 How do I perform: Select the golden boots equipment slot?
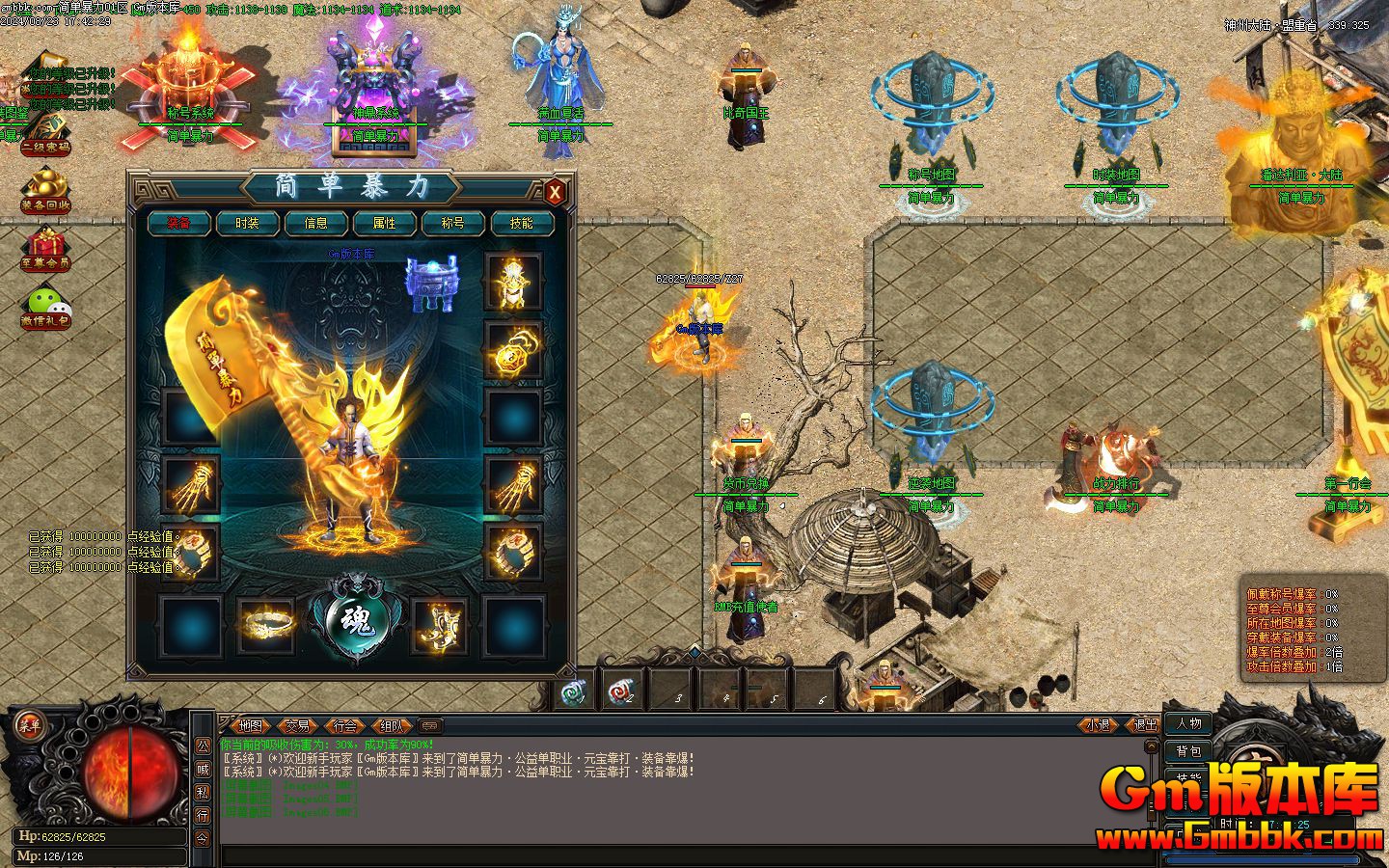coord(438,625)
